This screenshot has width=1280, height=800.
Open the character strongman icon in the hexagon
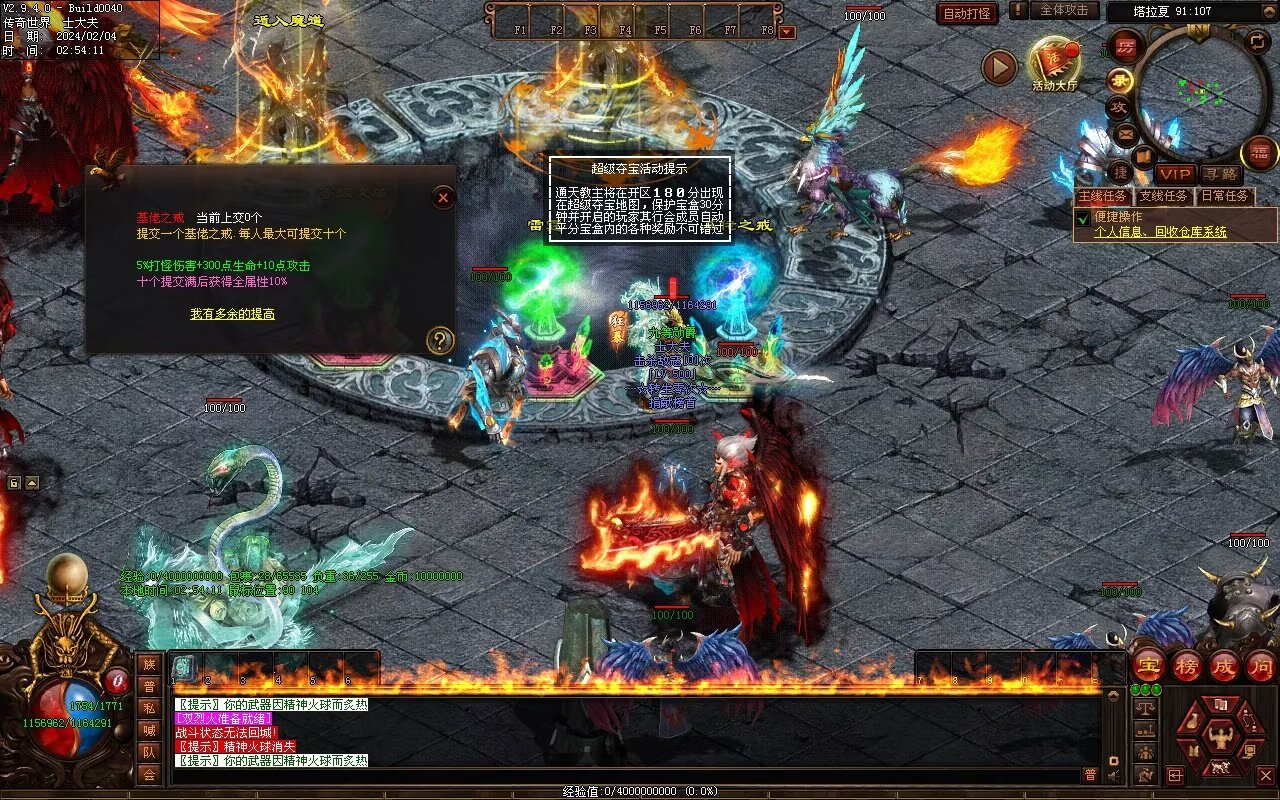tap(1220, 738)
